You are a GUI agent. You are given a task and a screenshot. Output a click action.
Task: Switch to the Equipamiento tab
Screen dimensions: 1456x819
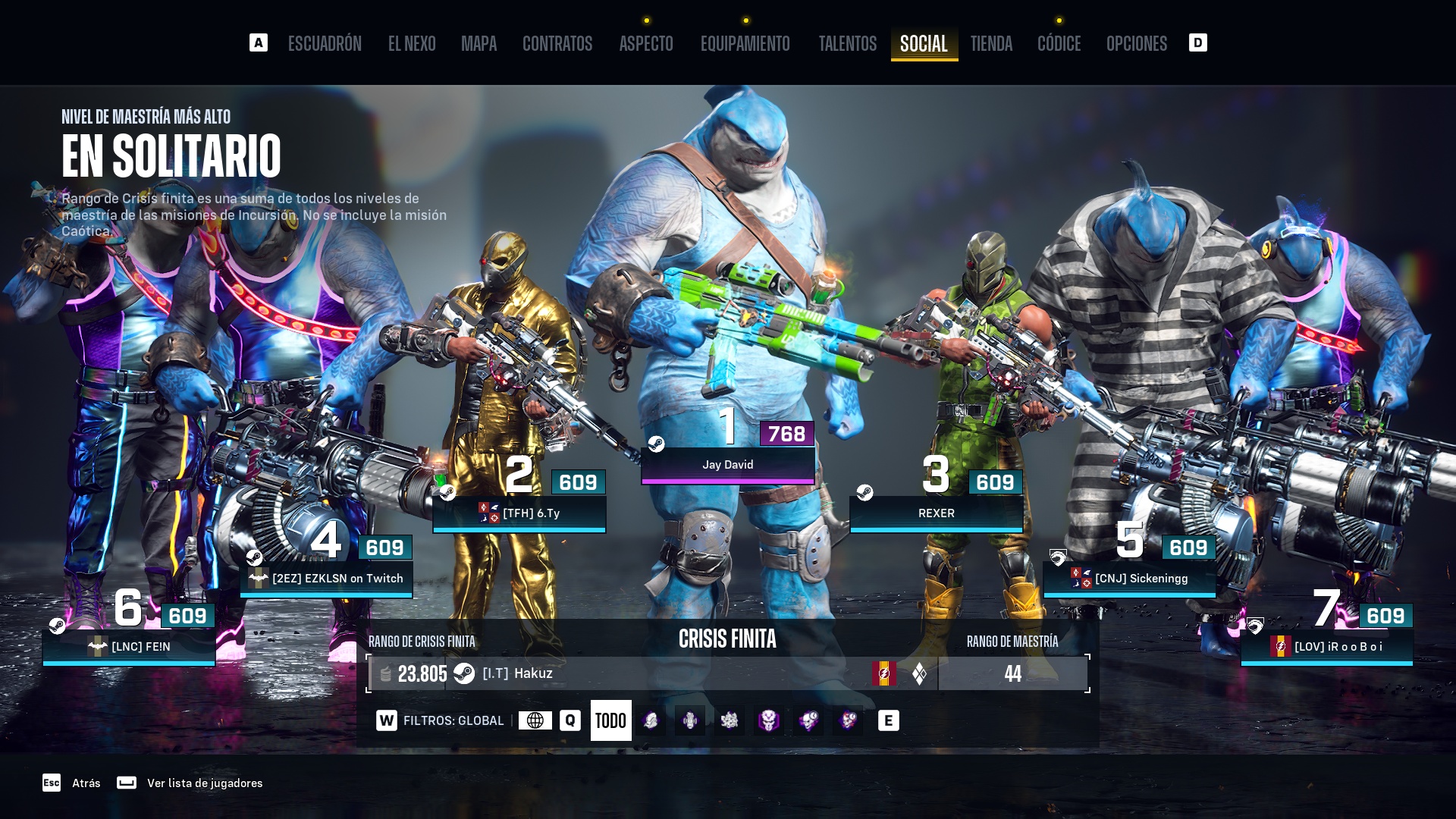point(745,44)
